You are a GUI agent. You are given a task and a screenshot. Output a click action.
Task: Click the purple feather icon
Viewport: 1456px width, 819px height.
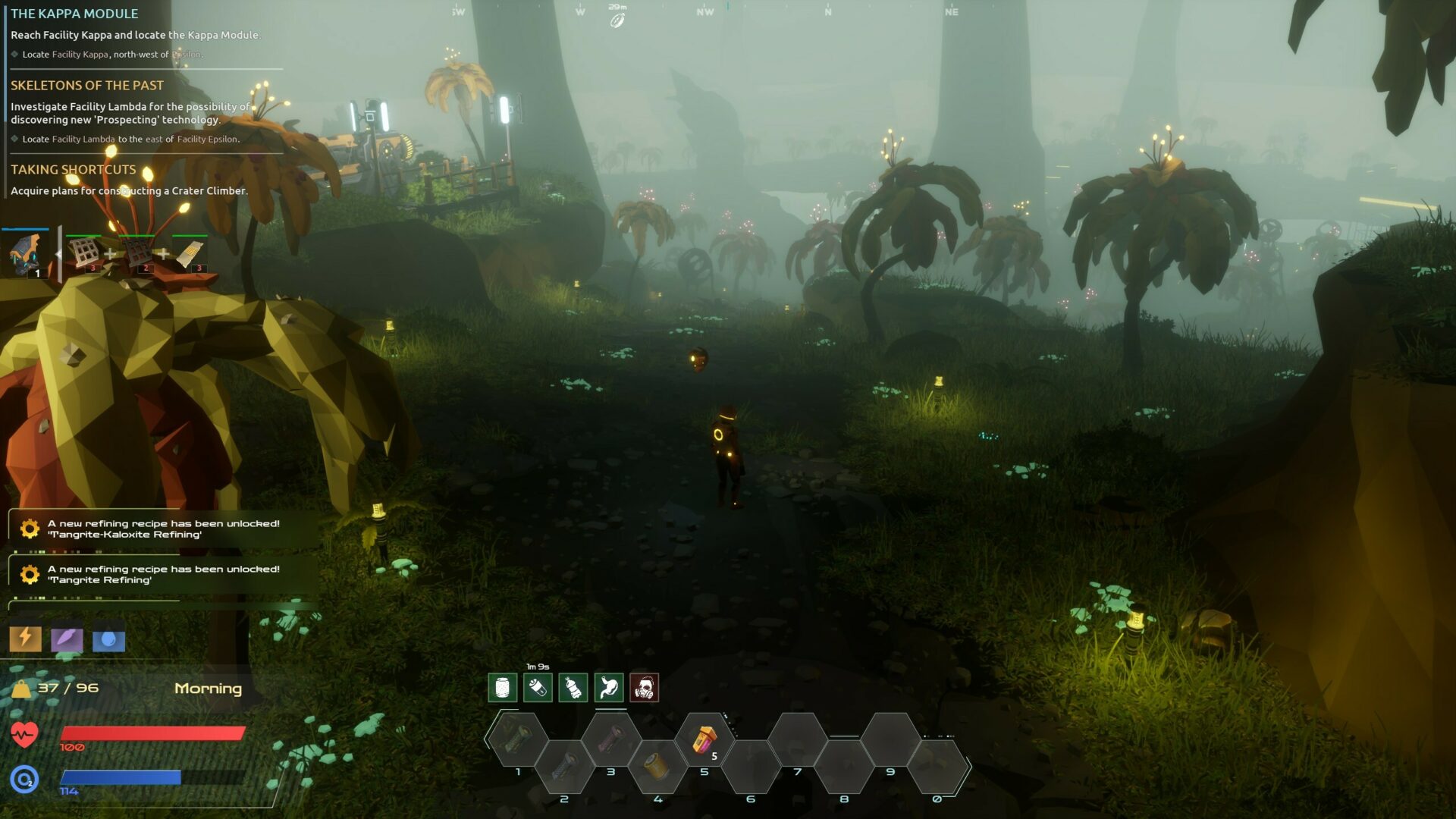[67, 639]
